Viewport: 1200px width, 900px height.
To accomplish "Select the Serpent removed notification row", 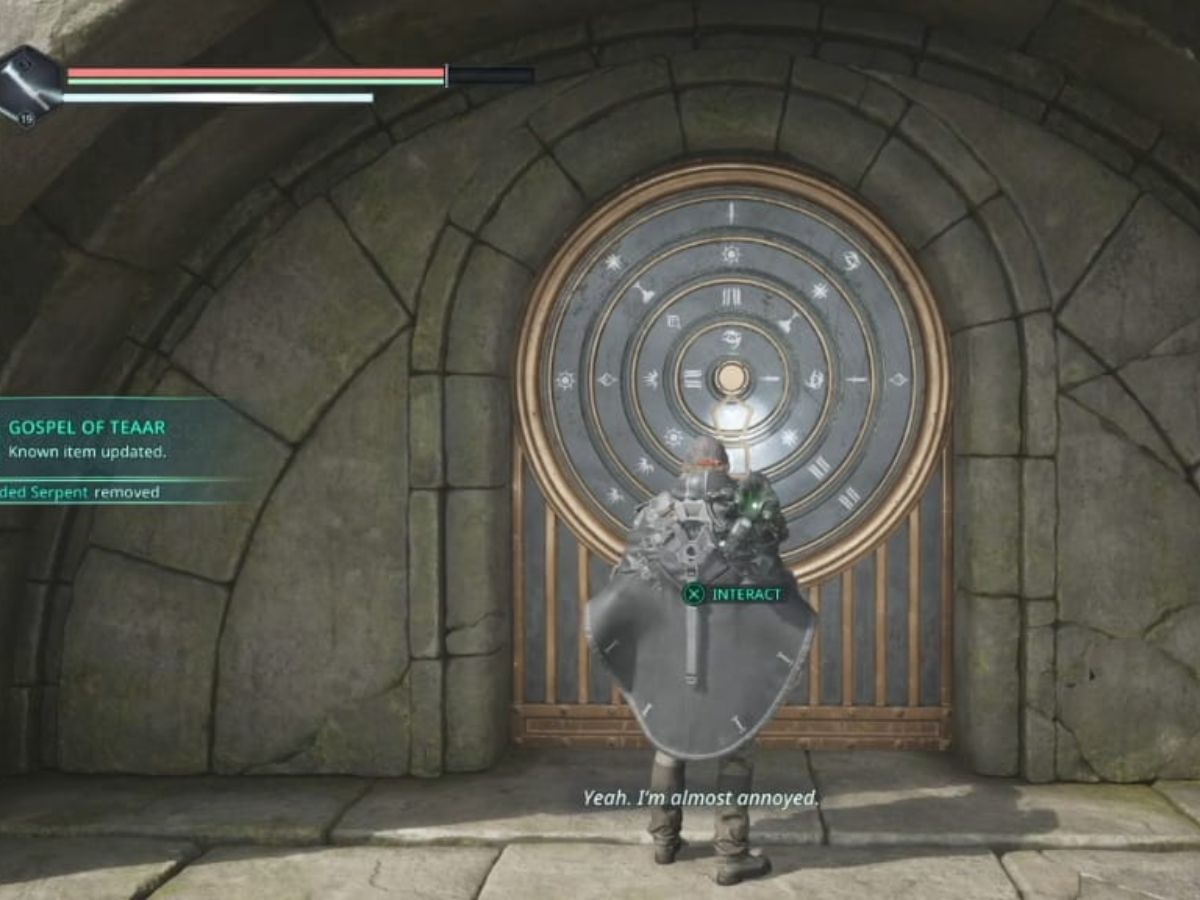I will 80,492.
